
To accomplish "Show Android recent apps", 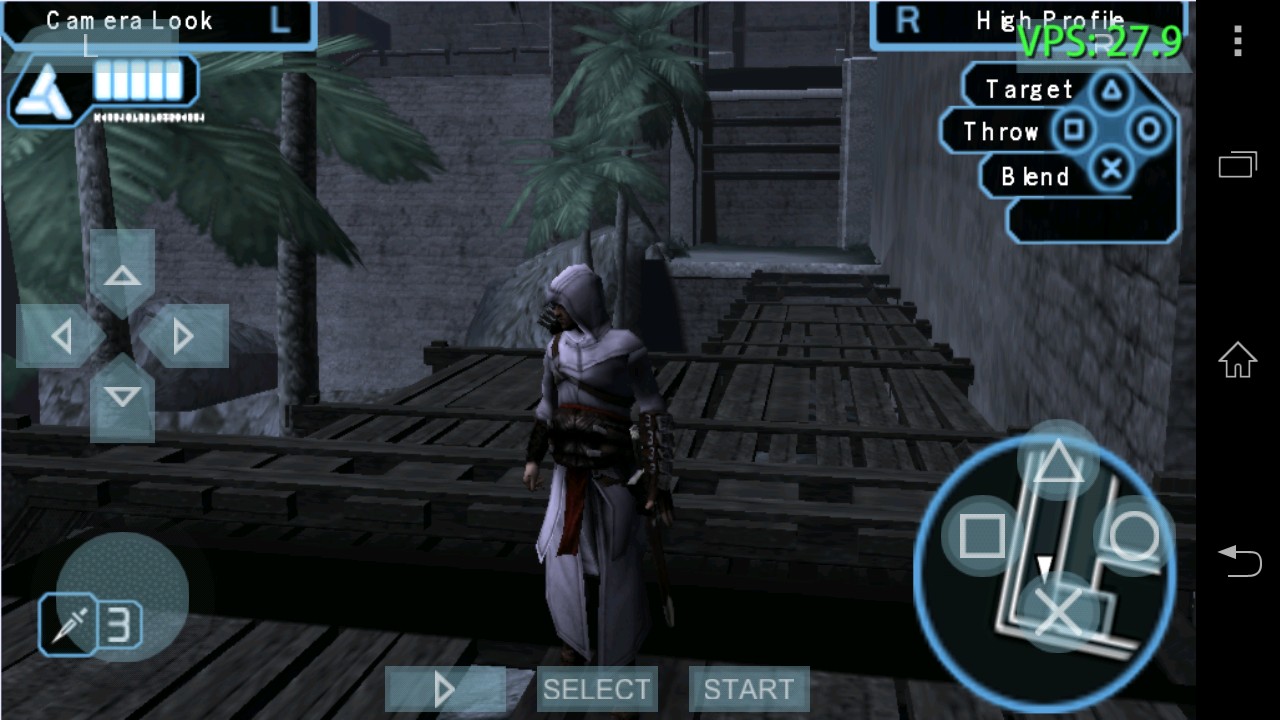I will pyautogui.click(x=1238, y=164).
